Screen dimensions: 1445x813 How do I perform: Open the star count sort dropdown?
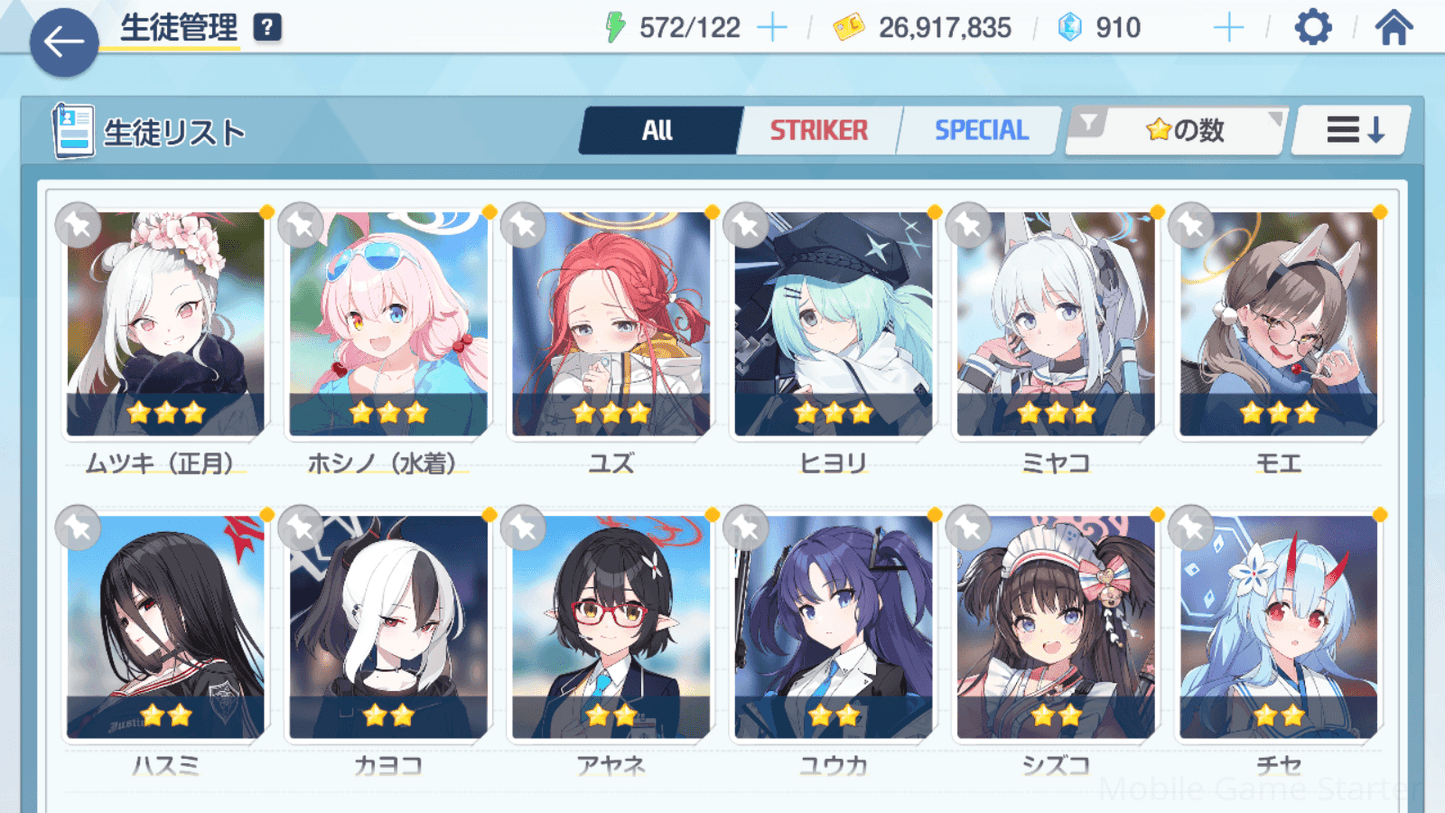[1177, 130]
